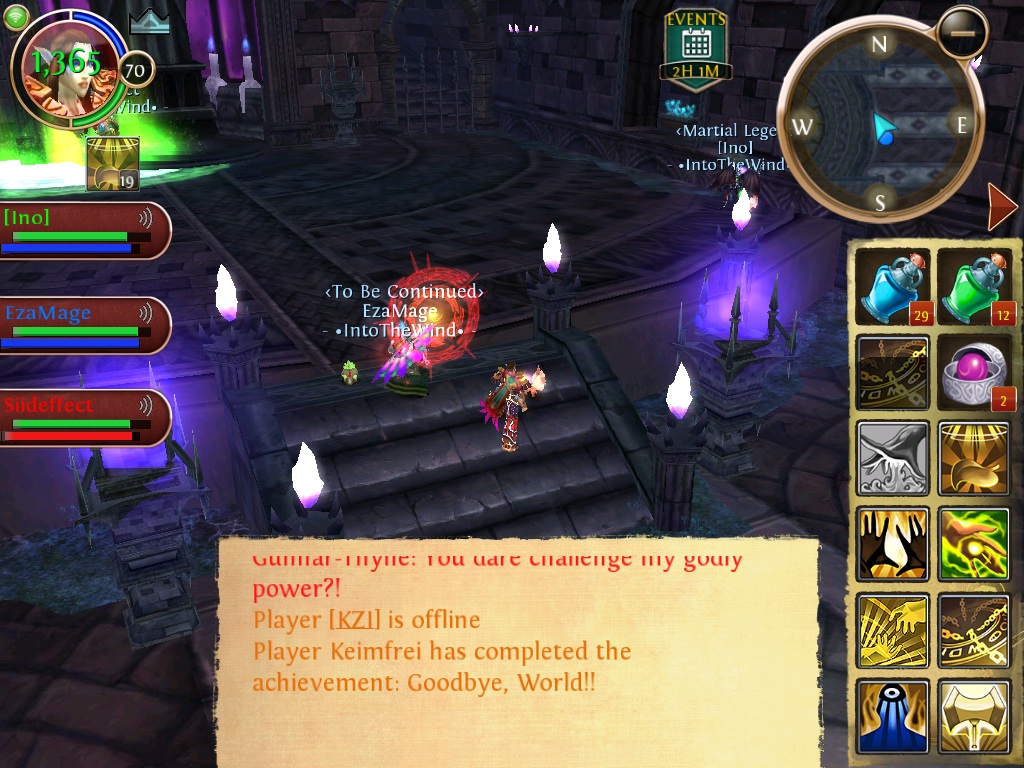Use the purple orb item

(975, 373)
